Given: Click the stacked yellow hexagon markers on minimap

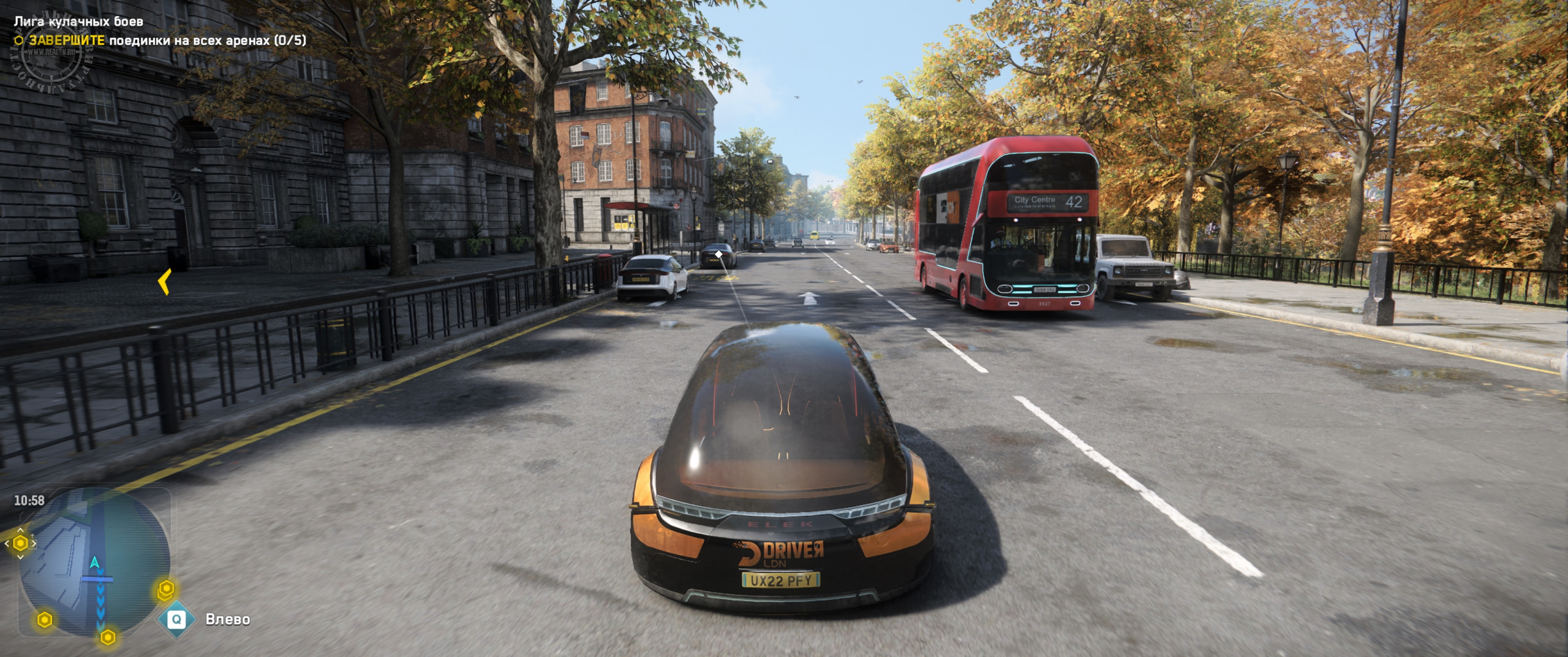Looking at the screenshot, I should (x=166, y=591).
